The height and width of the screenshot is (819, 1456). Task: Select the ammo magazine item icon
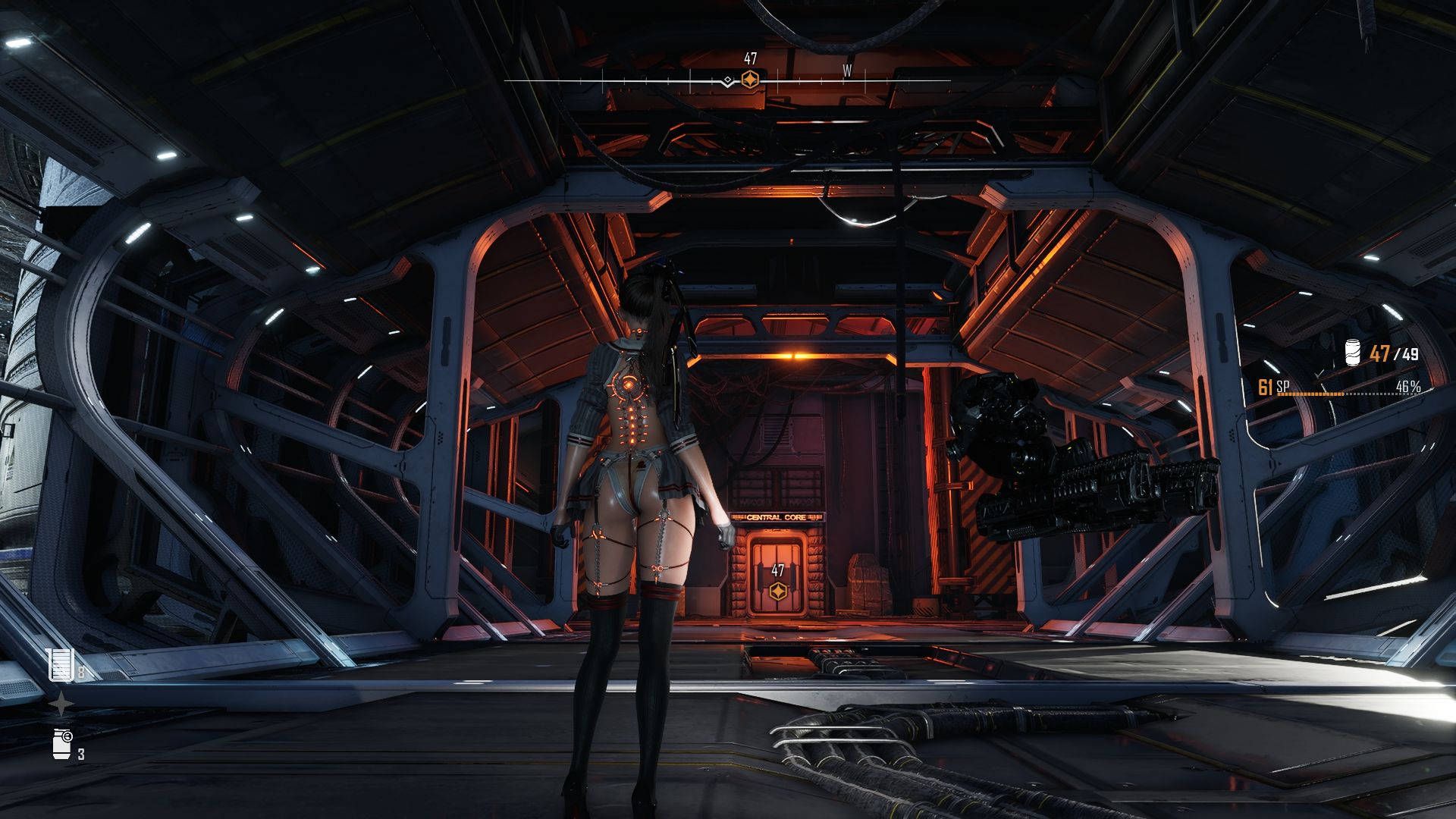click(60, 665)
